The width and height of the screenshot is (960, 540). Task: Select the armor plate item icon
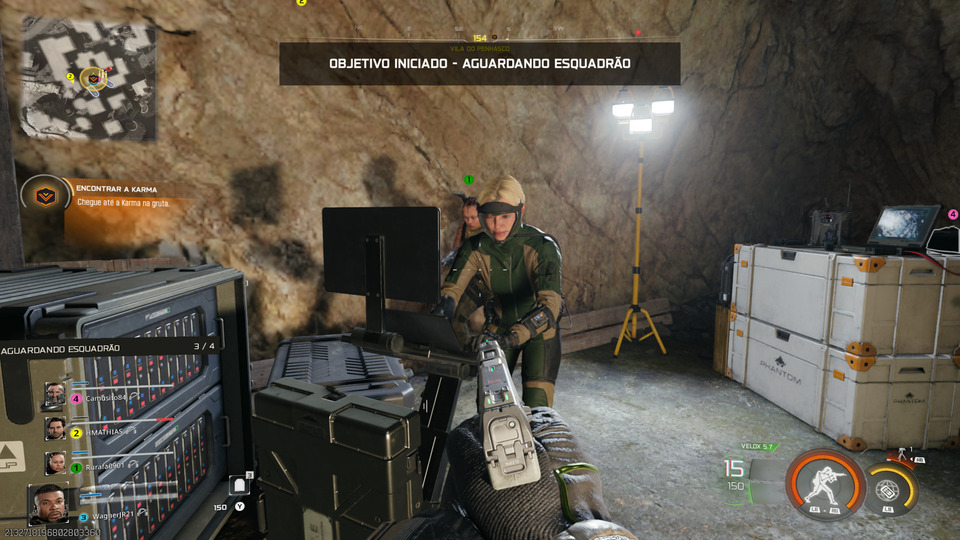point(240,486)
